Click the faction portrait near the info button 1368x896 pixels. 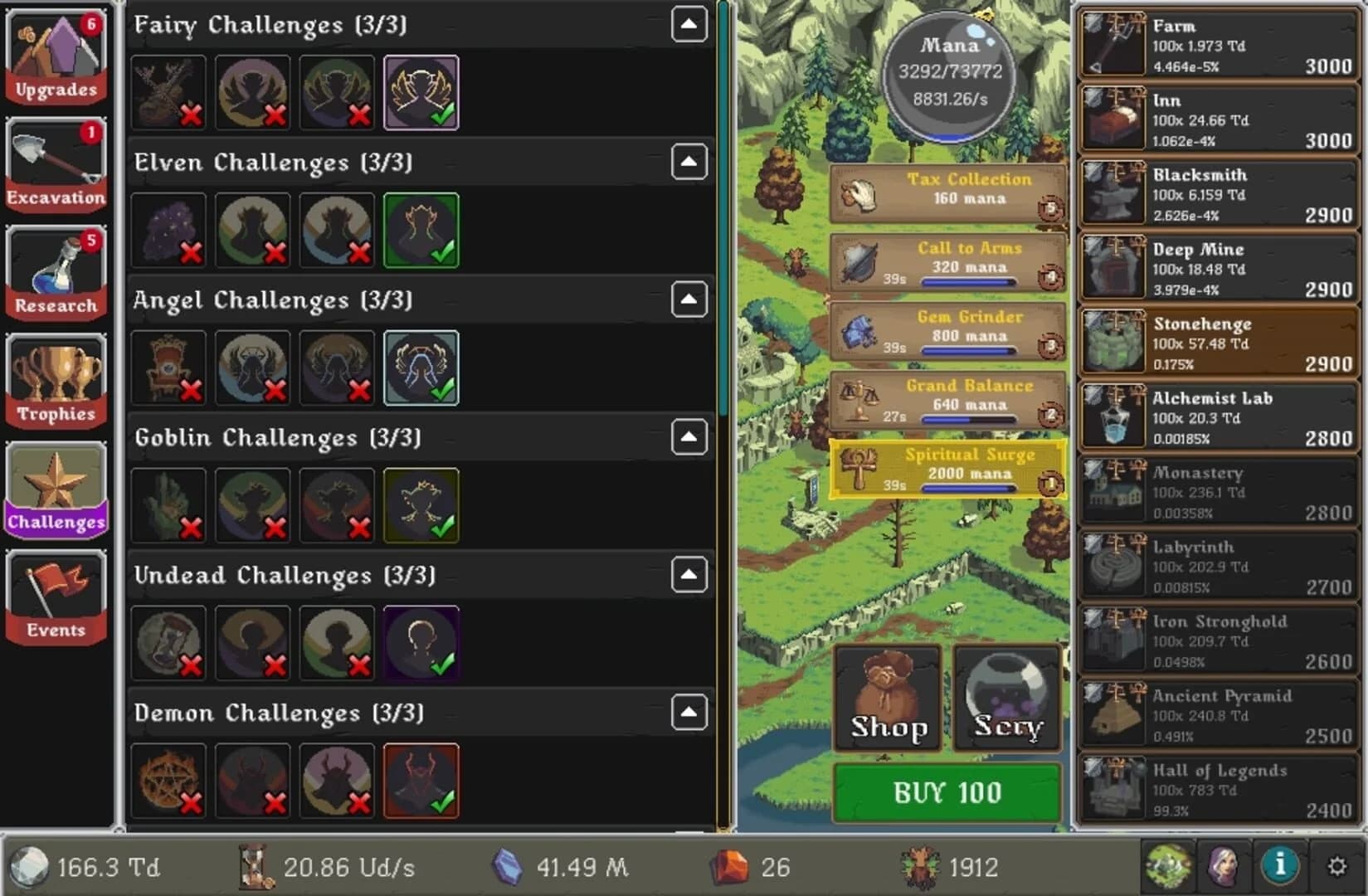tap(1225, 867)
